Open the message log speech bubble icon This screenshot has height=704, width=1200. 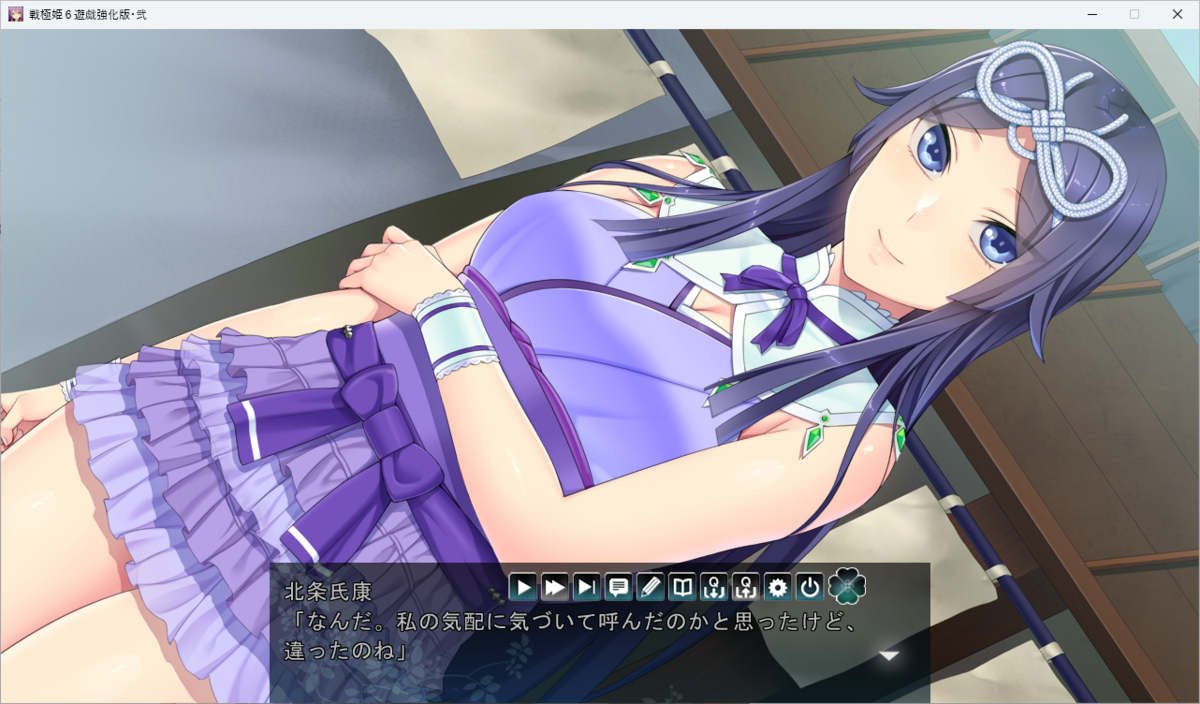click(619, 587)
